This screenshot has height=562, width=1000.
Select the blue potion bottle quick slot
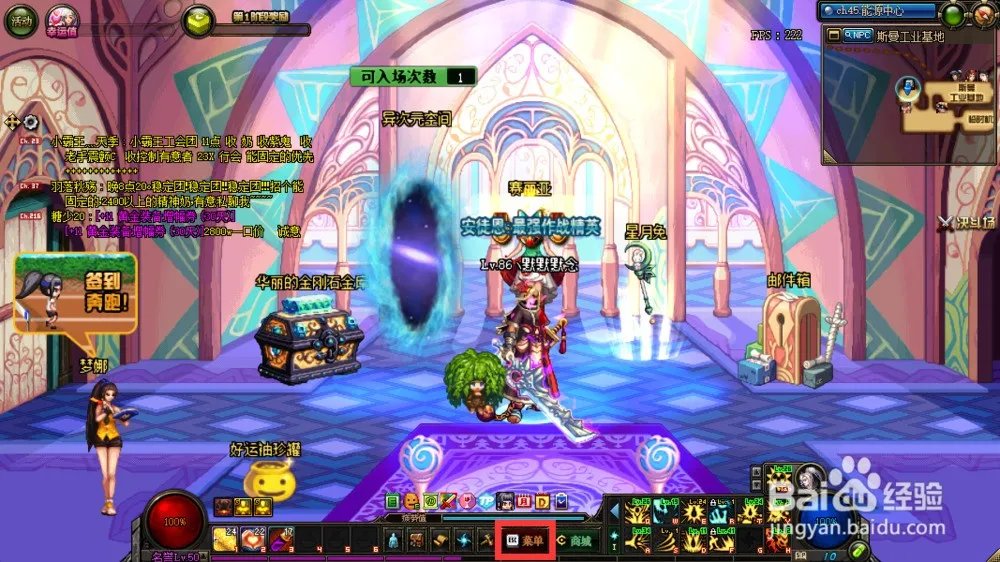[395, 540]
